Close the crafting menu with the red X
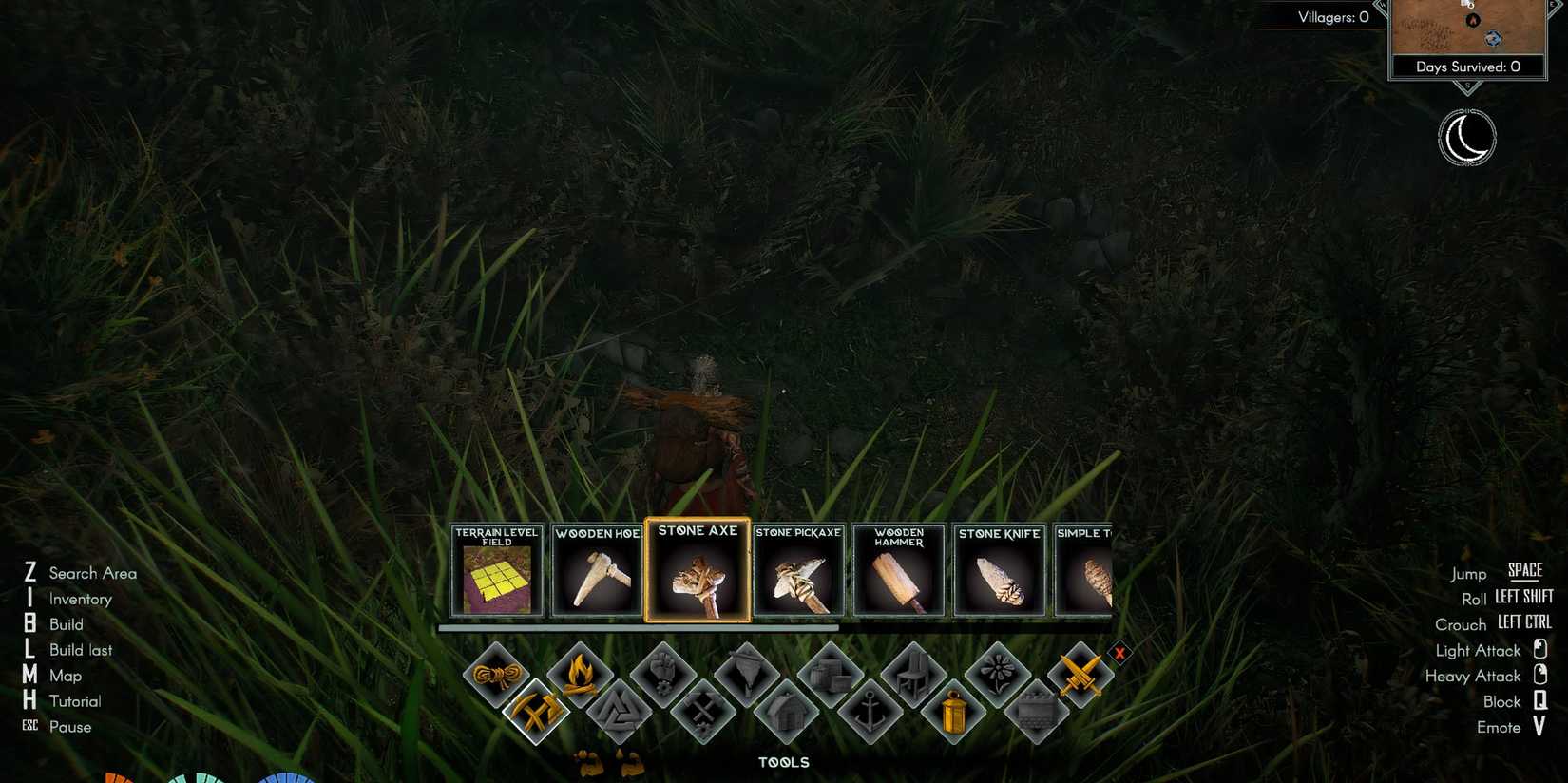Viewport: 1568px width, 783px height. click(1119, 654)
